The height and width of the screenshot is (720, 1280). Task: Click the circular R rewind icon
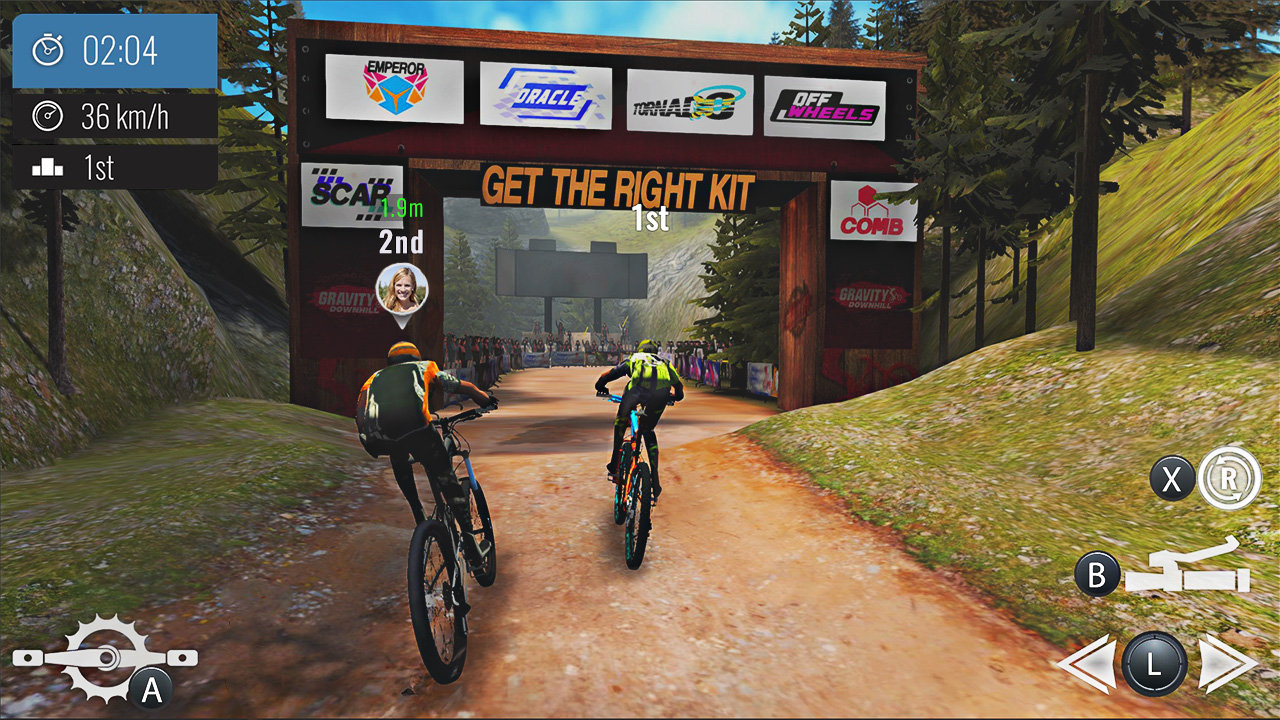tap(1228, 481)
